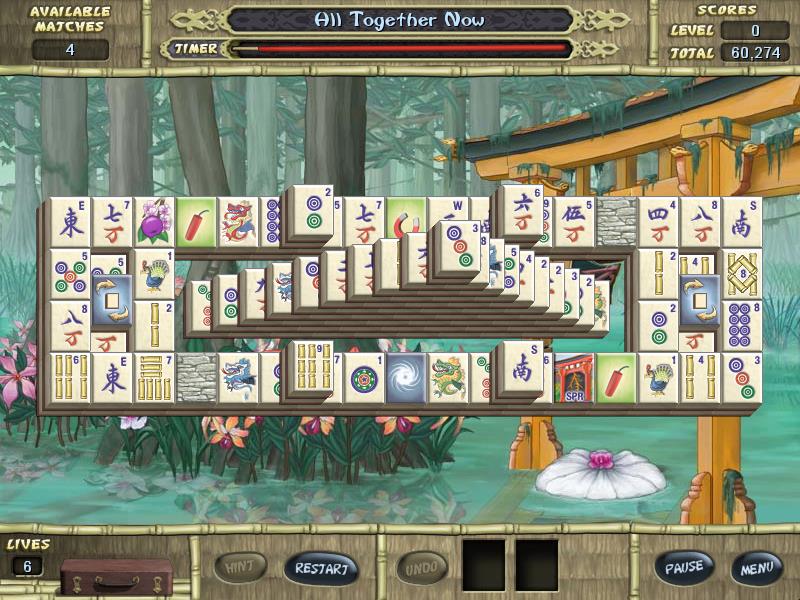The image size is (800, 600).
Task: Select the blue dragon tile
Action: tap(238, 377)
